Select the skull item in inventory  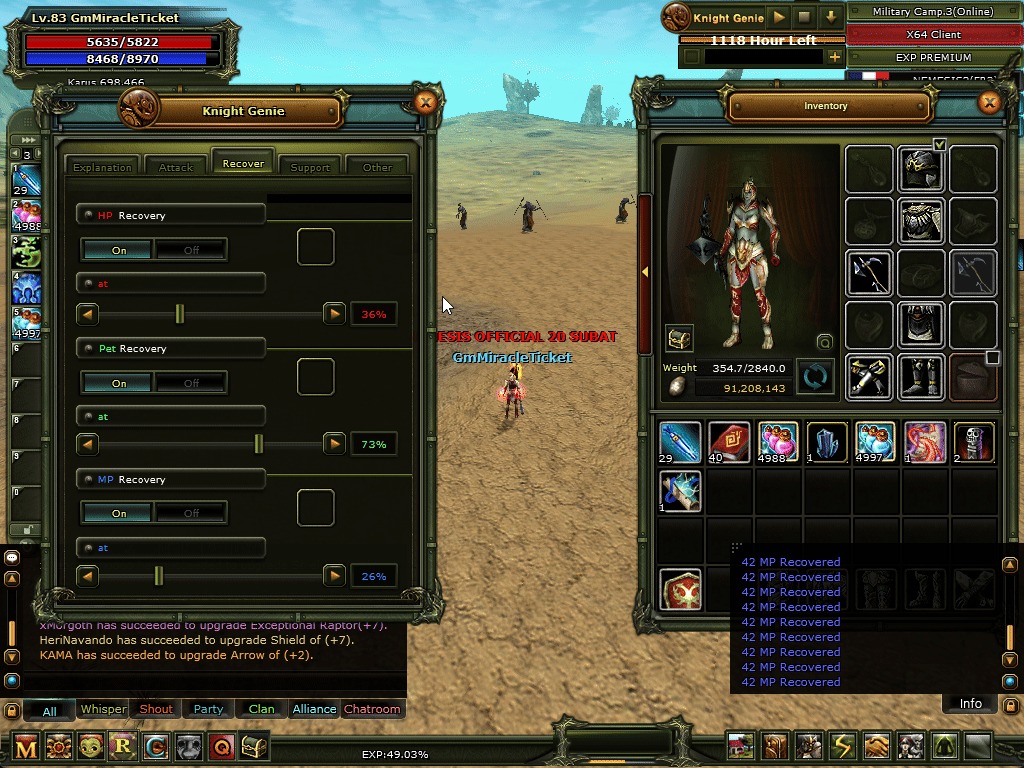tap(975, 442)
